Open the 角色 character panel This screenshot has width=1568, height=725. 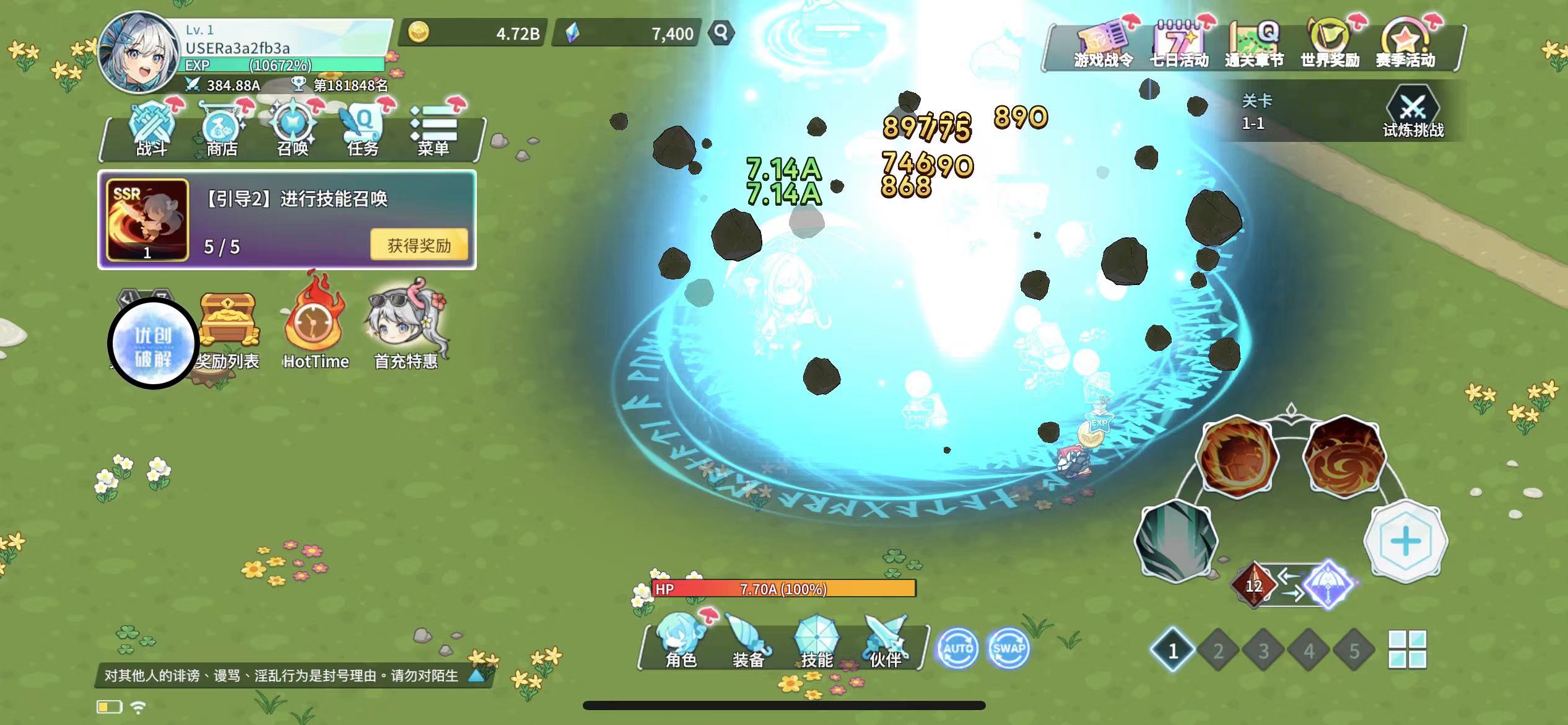coord(681,642)
